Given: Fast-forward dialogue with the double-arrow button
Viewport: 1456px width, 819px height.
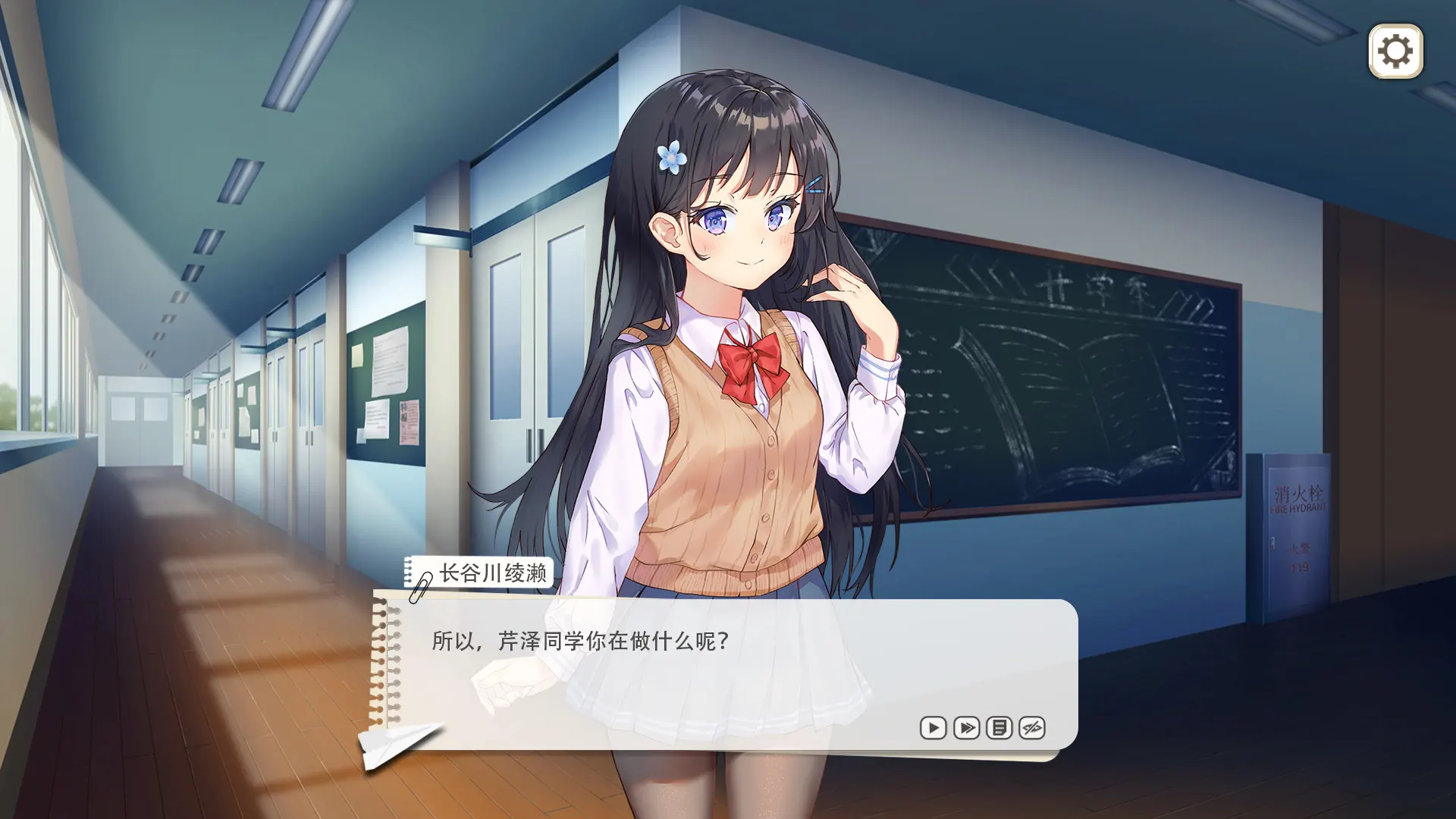Looking at the screenshot, I should (x=966, y=728).
